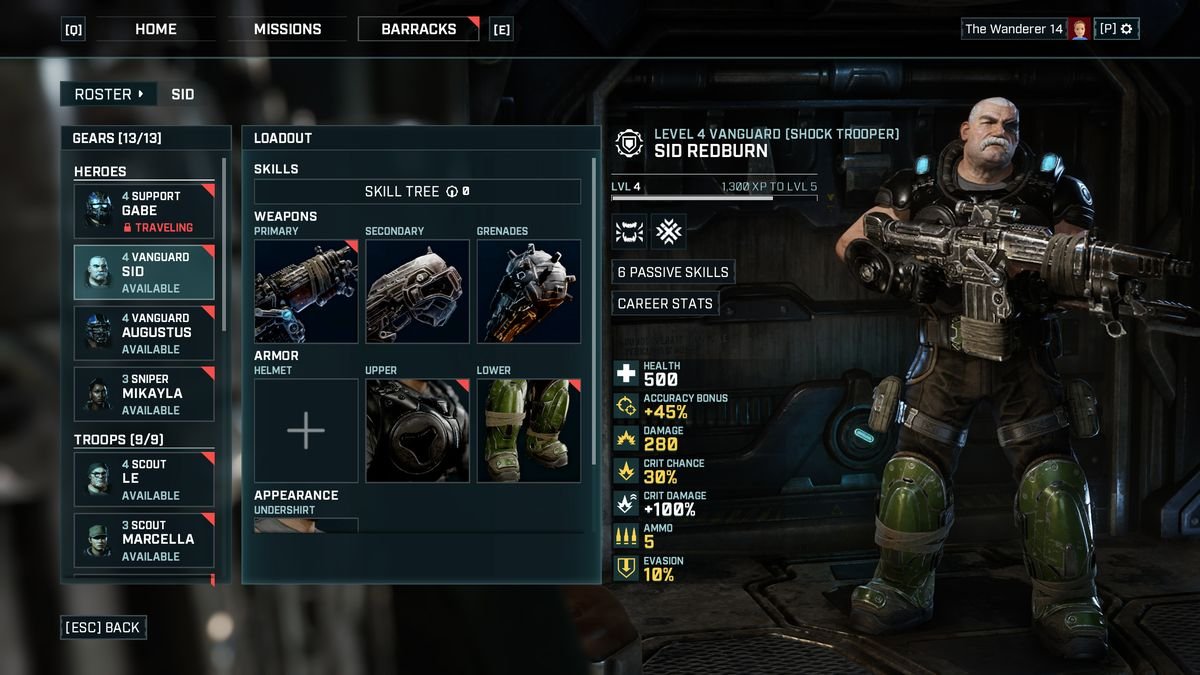
Task: Open the secondary weapon slot
Action: 417,291
